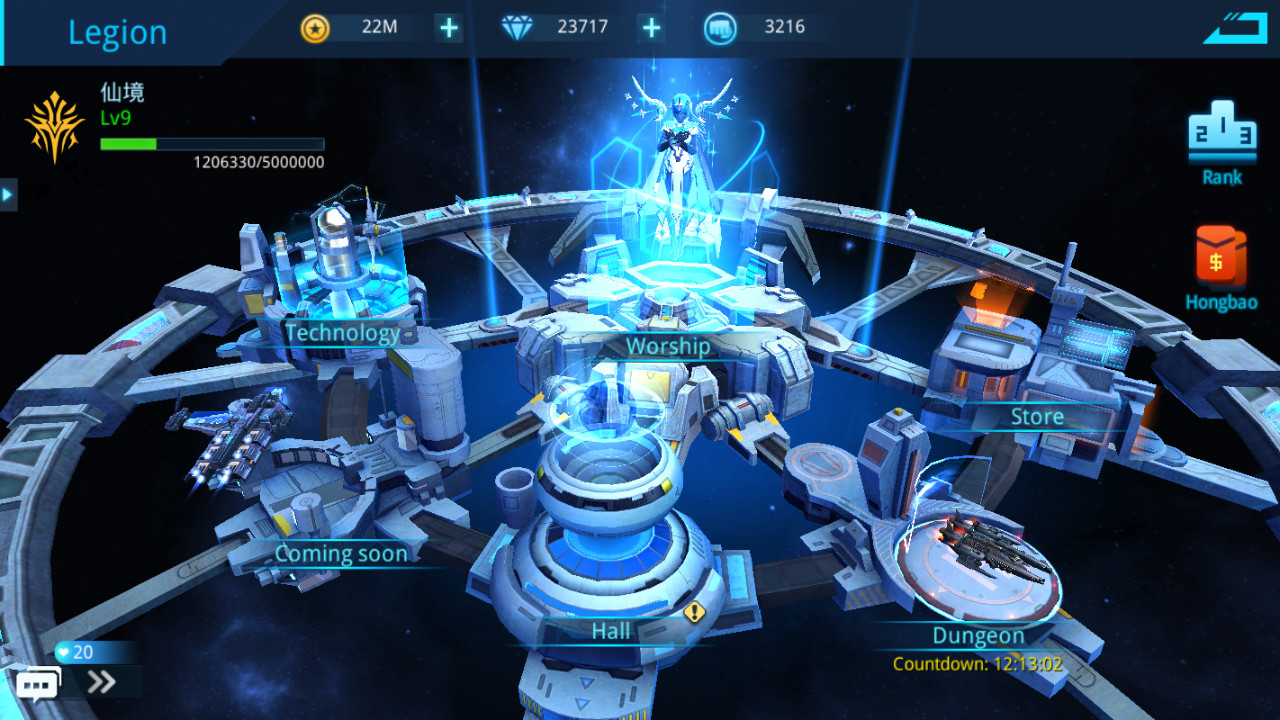Screen dimensions: 1280x720
Task: Enter the Technology building
Action: pos(344,332)
